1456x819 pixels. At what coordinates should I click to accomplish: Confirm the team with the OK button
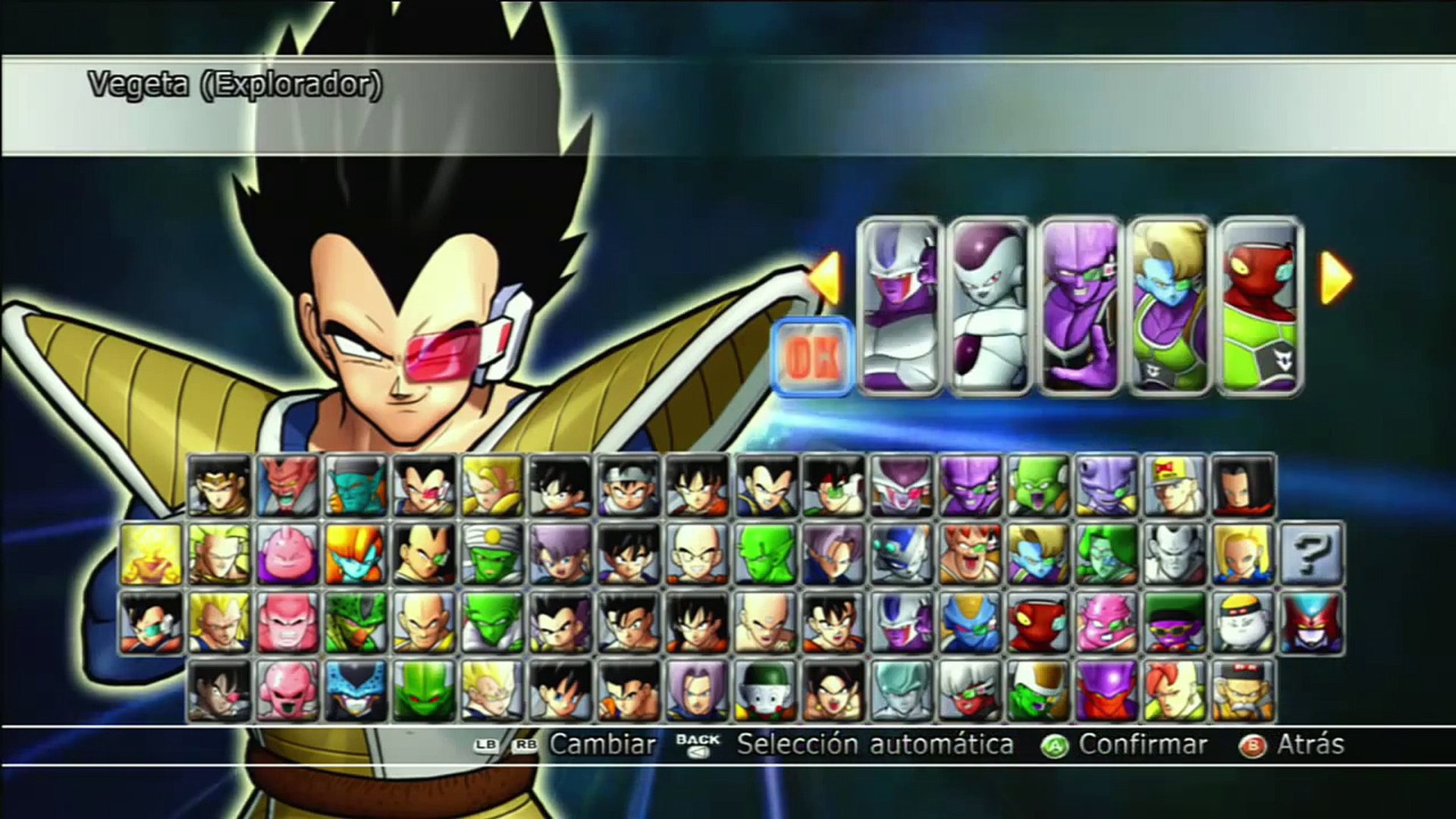813,356
